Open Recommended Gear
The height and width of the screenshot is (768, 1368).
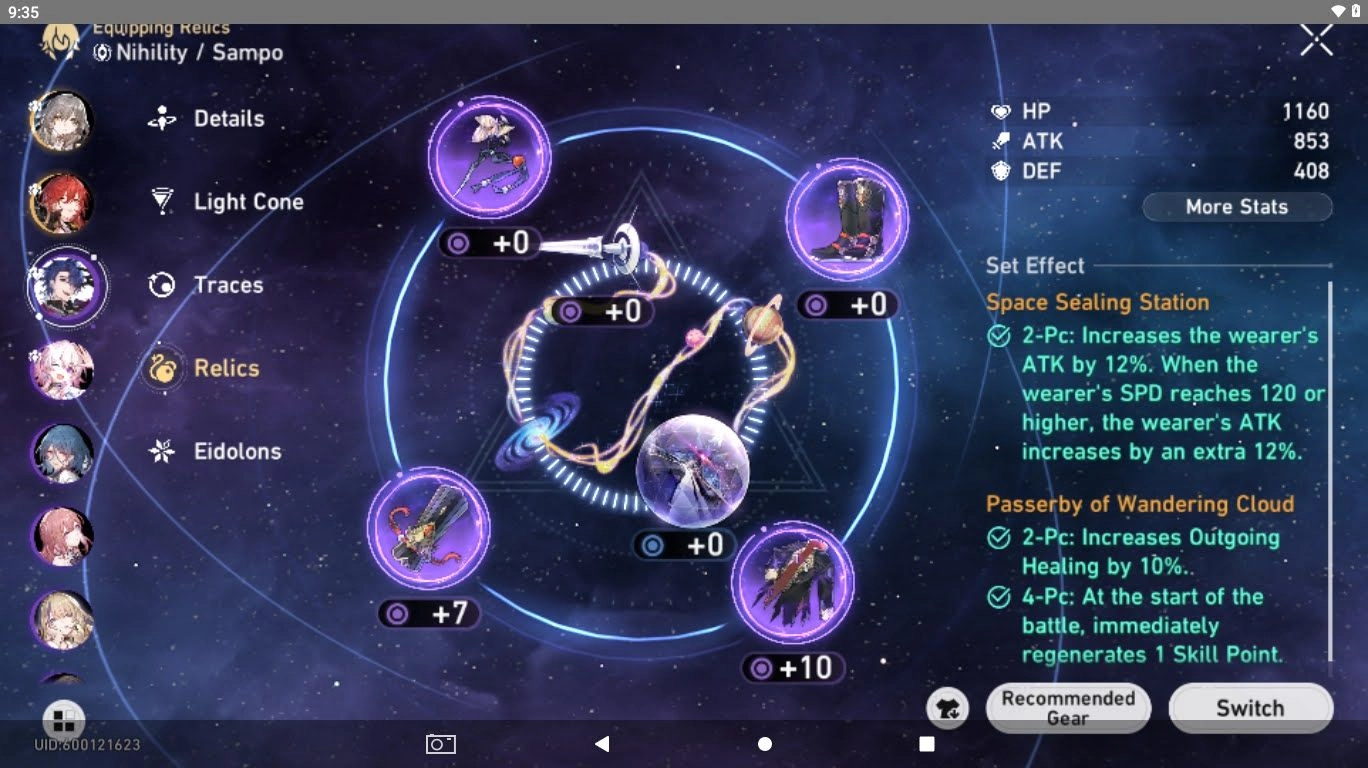pos(1067,707)
